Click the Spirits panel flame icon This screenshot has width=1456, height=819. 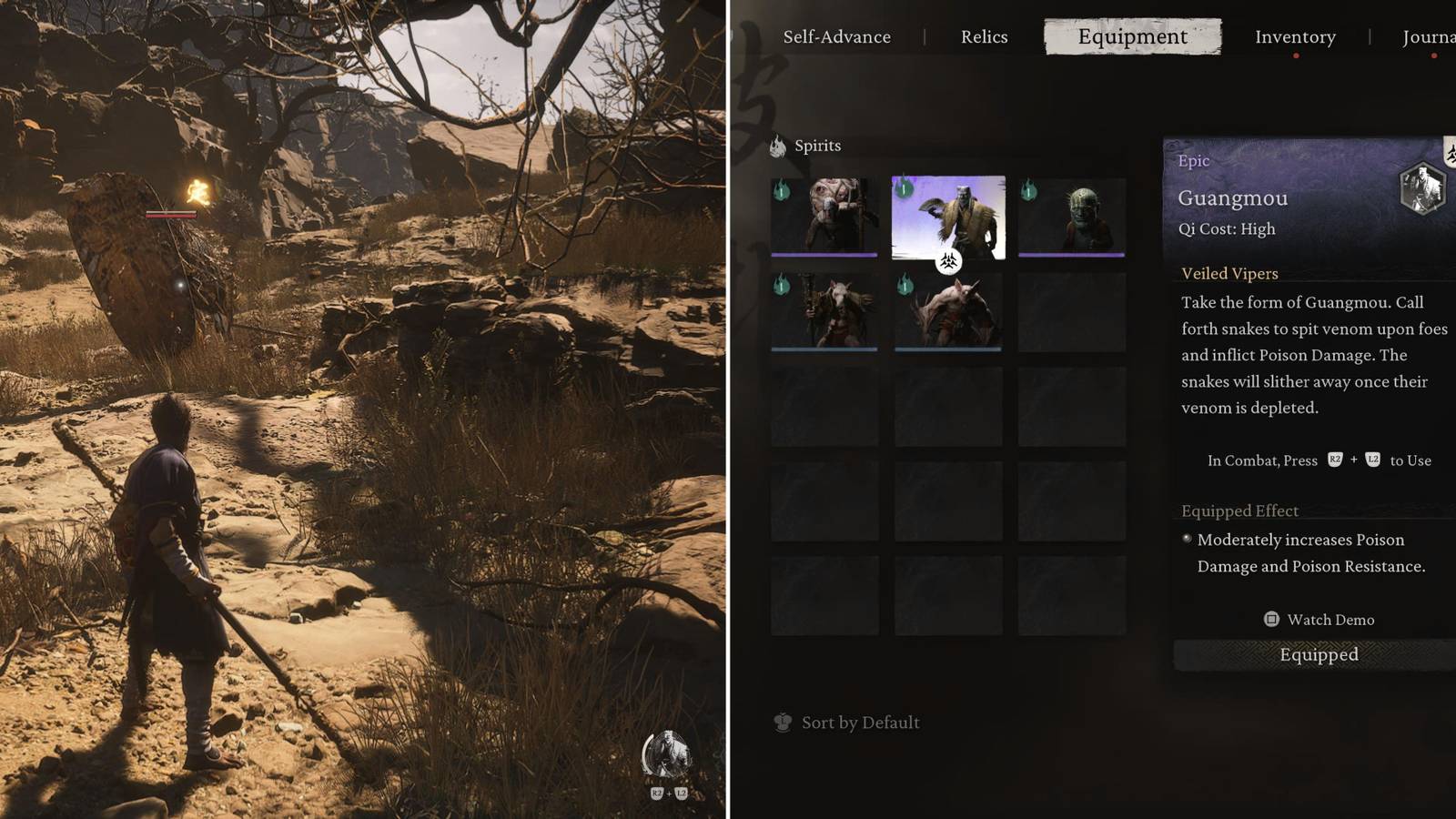click(779, 146)
